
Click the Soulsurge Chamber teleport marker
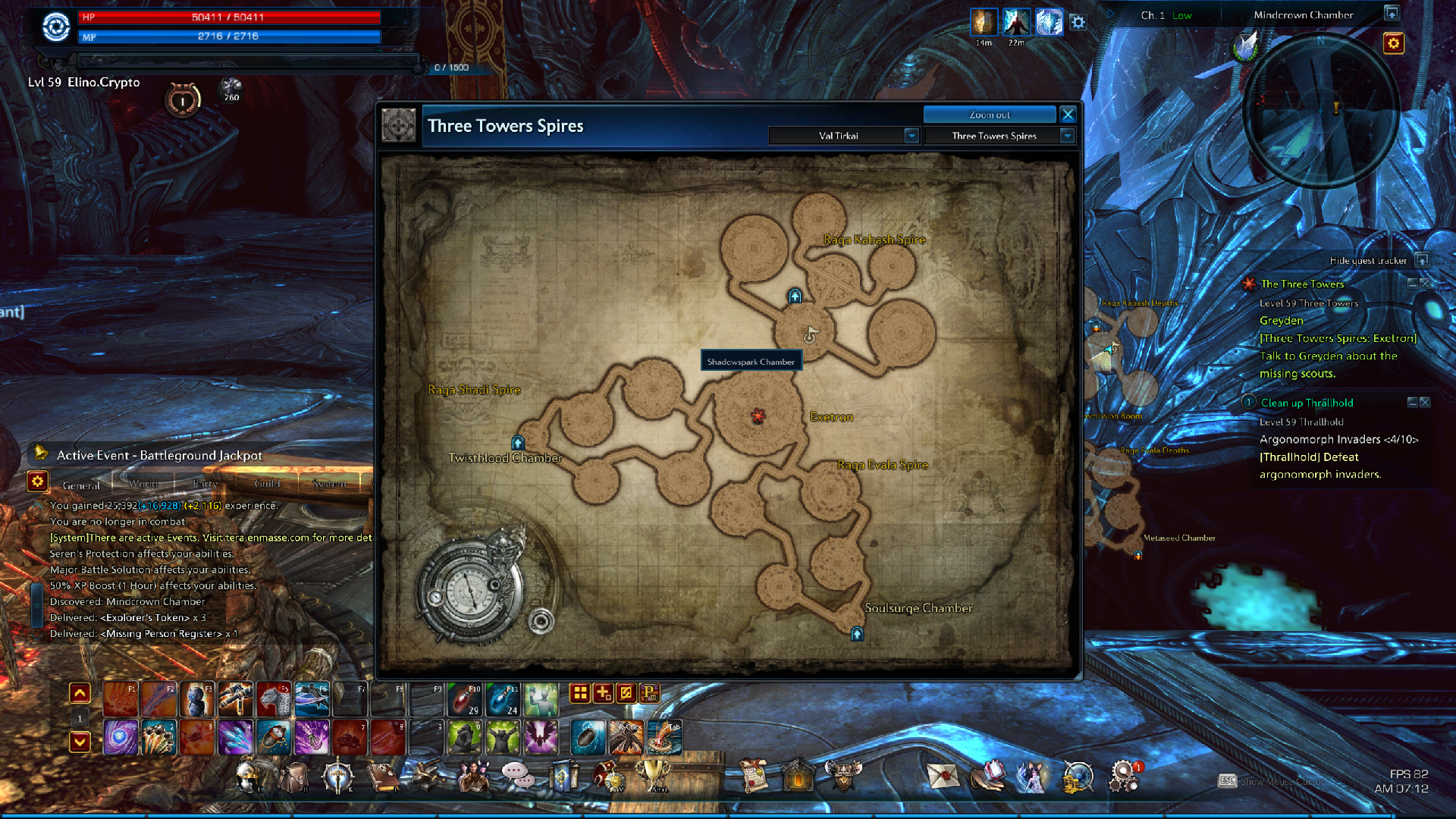857,634
